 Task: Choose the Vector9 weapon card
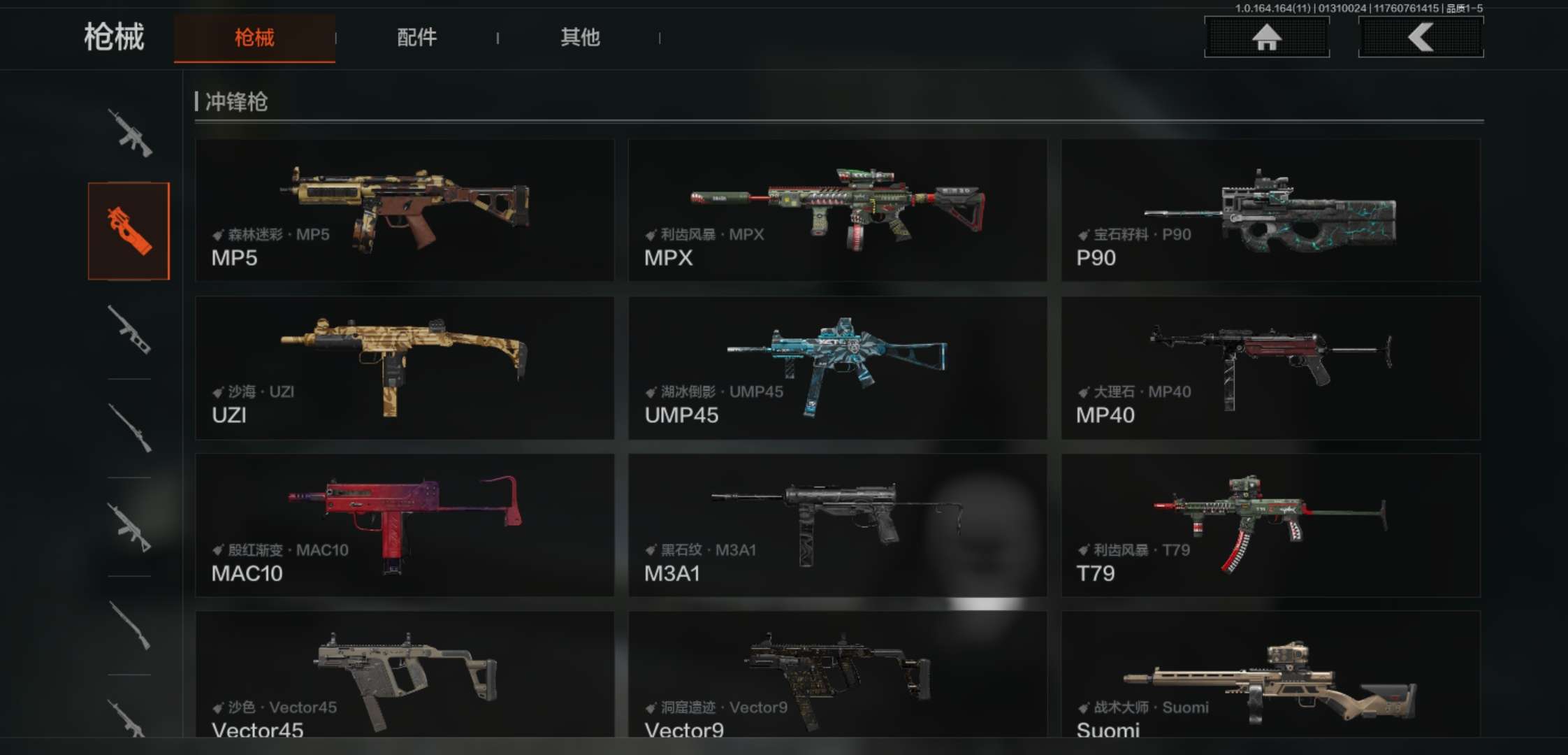coord(837,675)
